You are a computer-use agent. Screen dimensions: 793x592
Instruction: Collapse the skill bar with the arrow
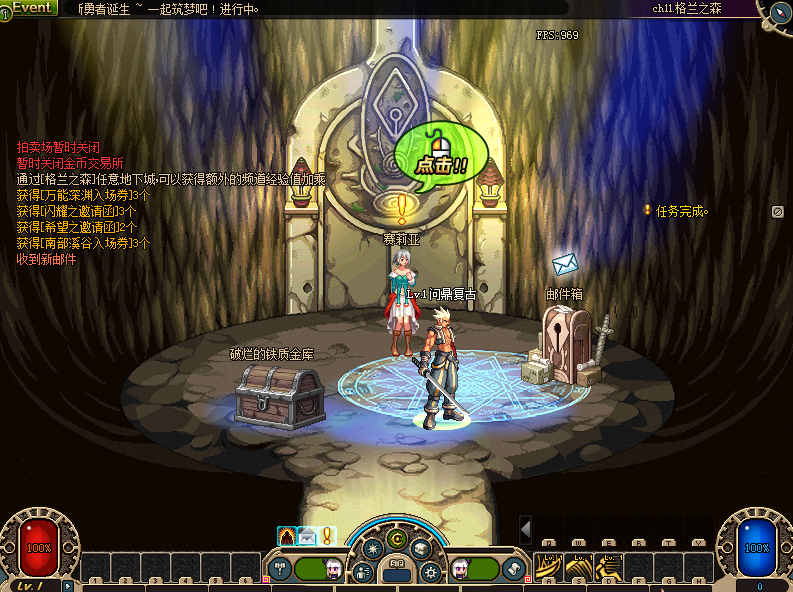point(525,529)
